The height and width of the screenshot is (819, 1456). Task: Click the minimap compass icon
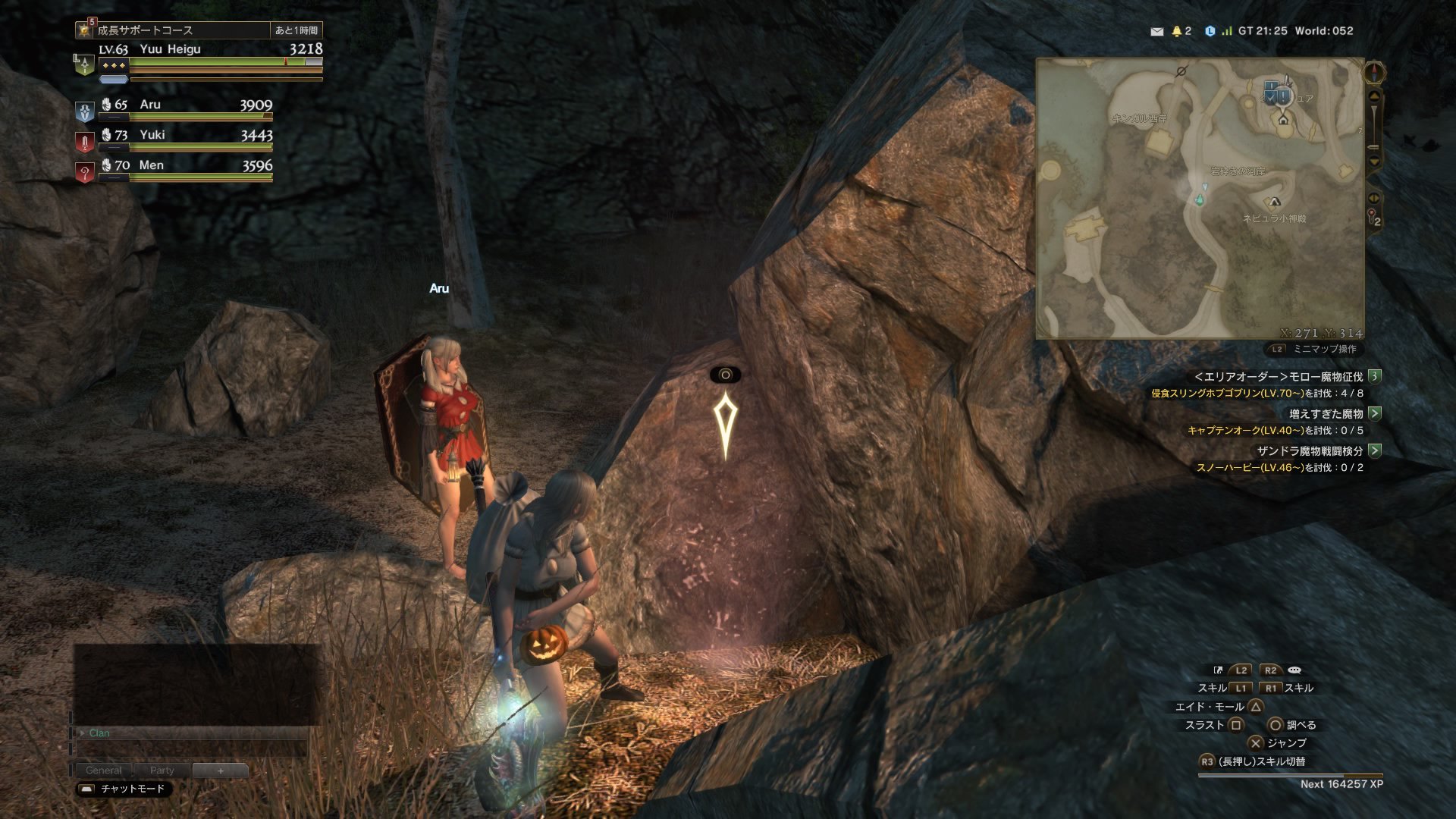[x=1374, y=73]
